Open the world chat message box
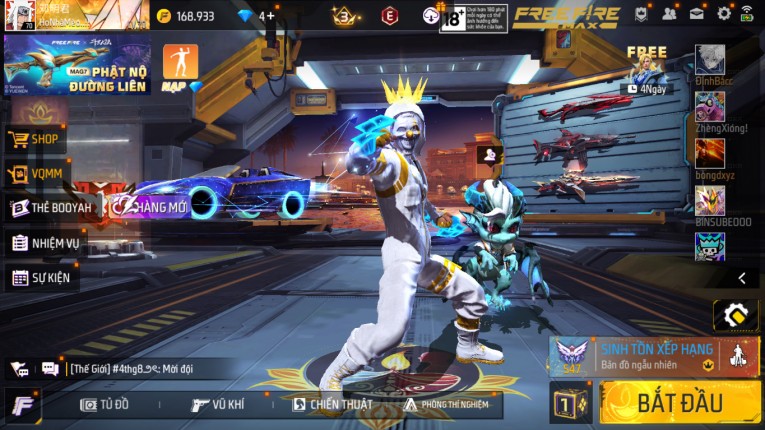This screenshot has width=765, height=430. 150,368
